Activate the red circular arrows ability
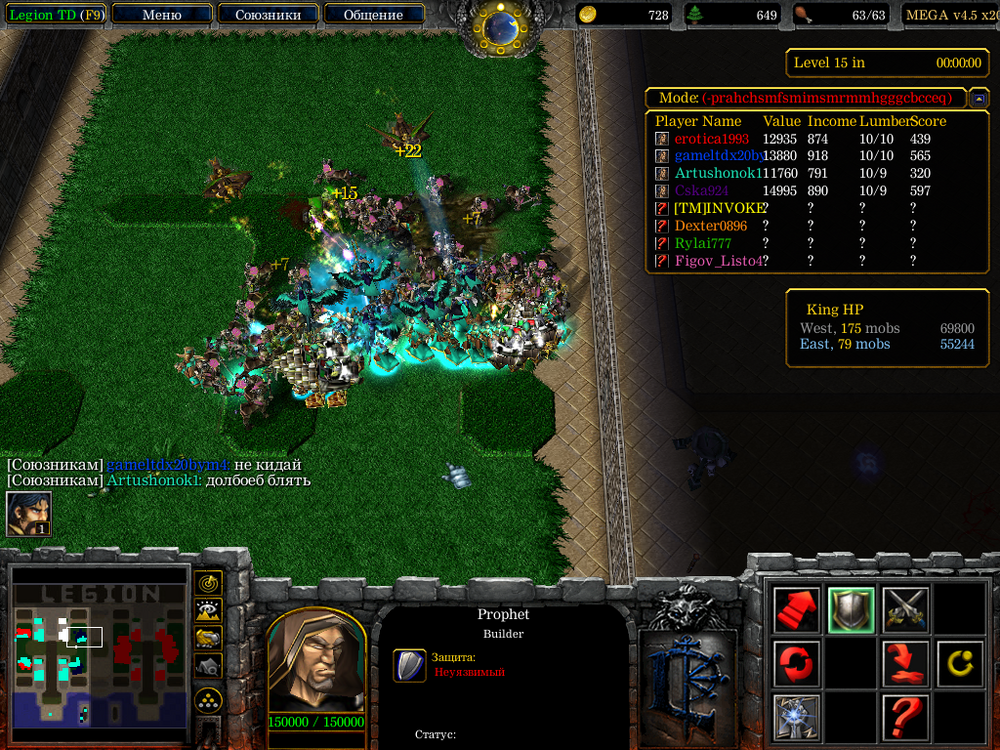1000x750 pixels. pyautogui.click(x=796, y=663)
